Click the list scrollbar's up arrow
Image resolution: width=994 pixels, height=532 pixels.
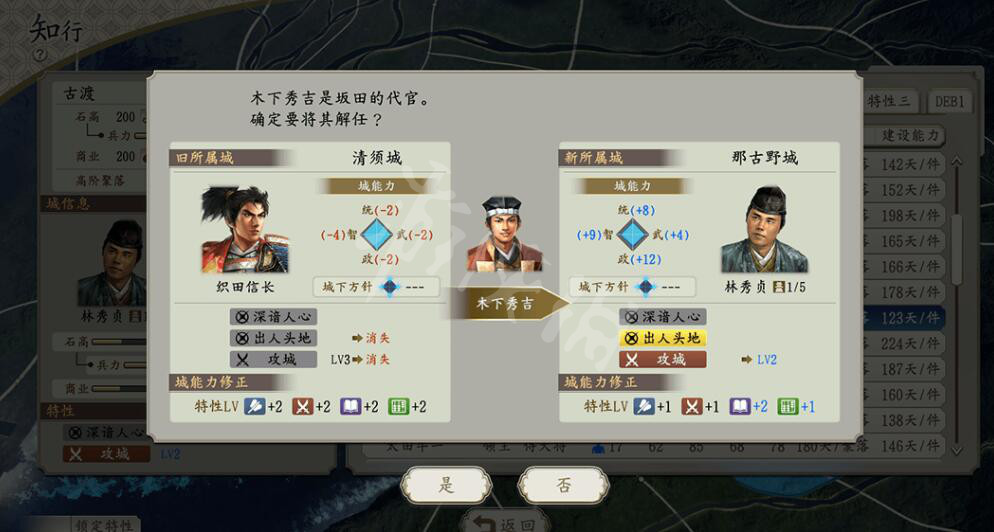tap(957, 162)
